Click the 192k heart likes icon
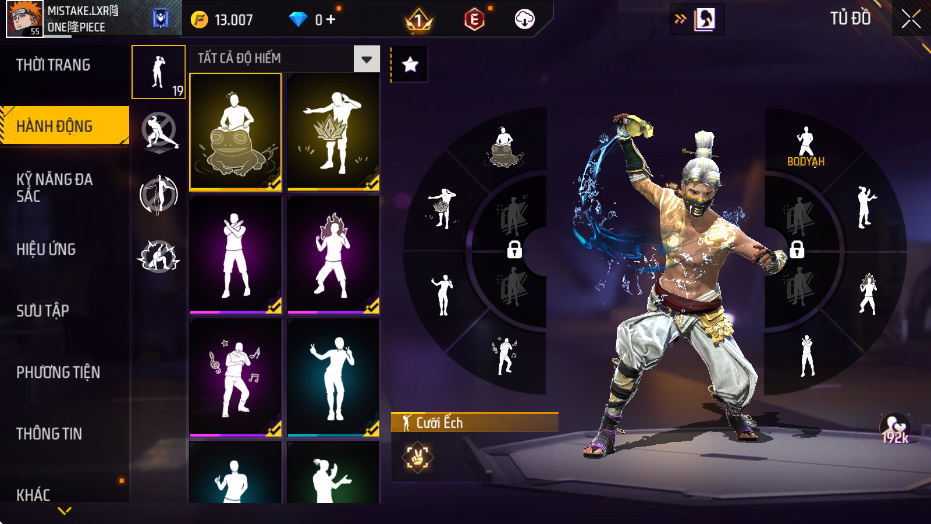 coord(894,428)
